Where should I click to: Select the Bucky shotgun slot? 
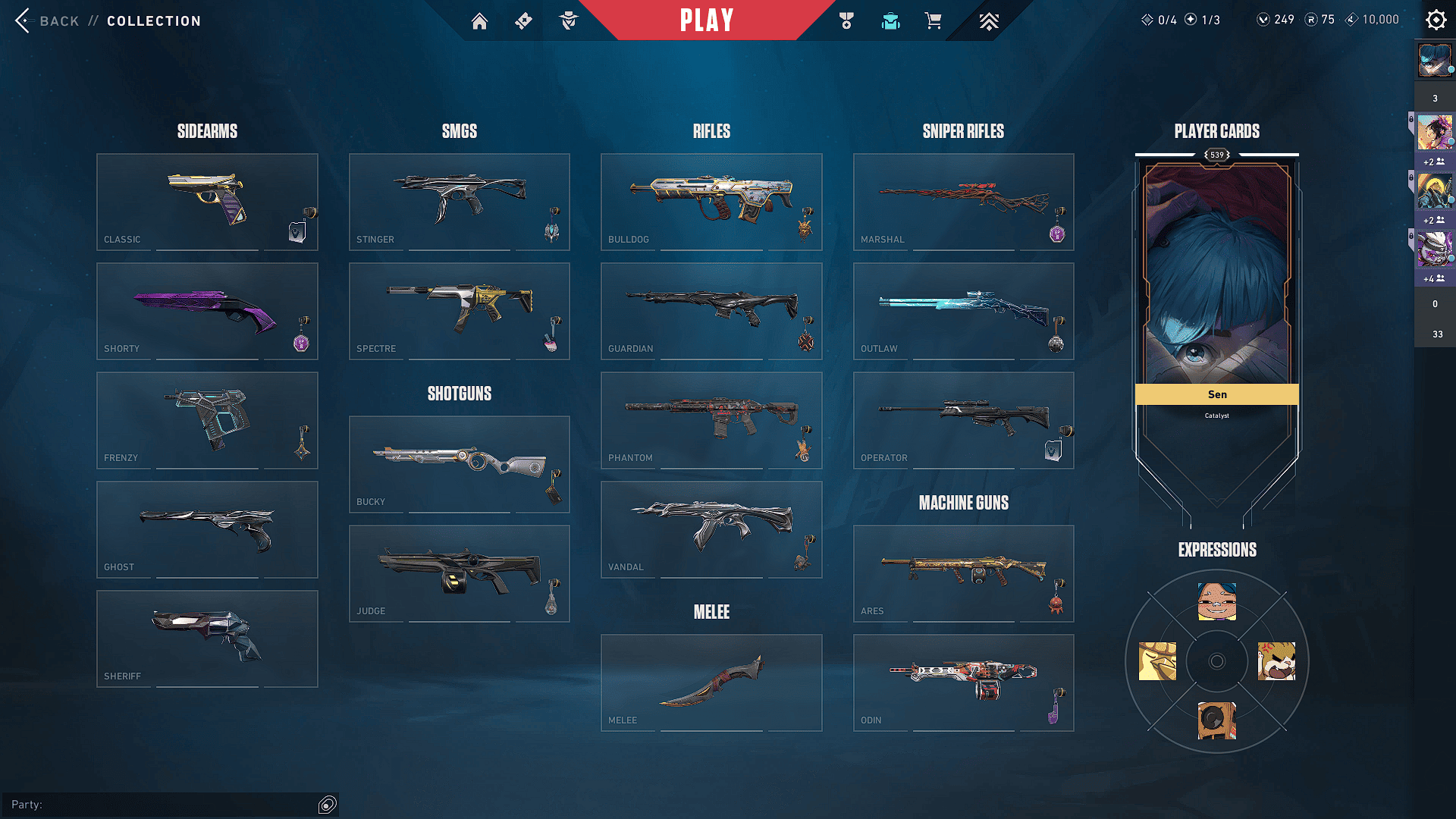459,464
